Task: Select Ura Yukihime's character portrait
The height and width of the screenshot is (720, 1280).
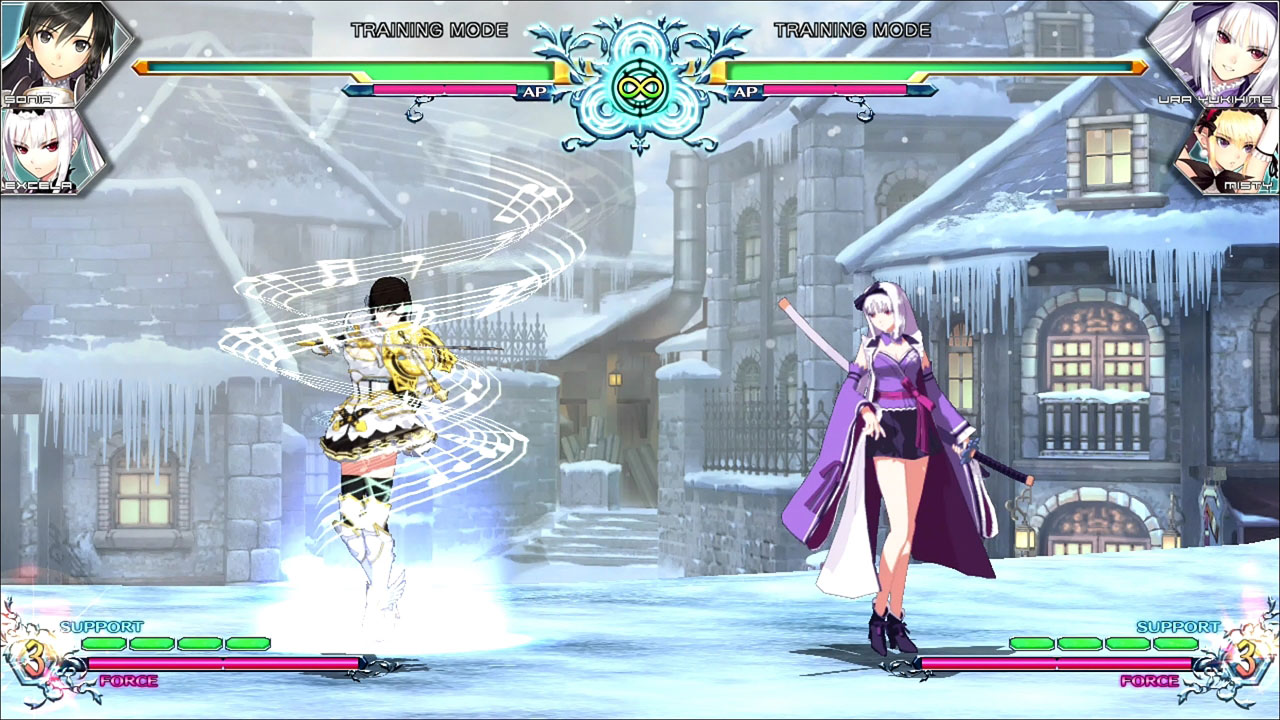Action: tap(1219, 48)
